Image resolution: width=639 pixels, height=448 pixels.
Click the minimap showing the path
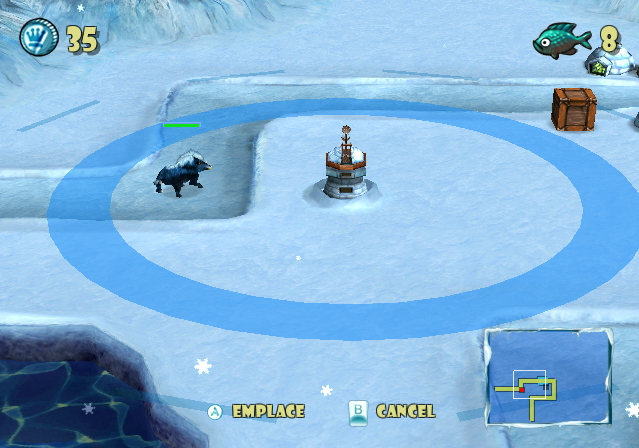[x=549, y=377]
